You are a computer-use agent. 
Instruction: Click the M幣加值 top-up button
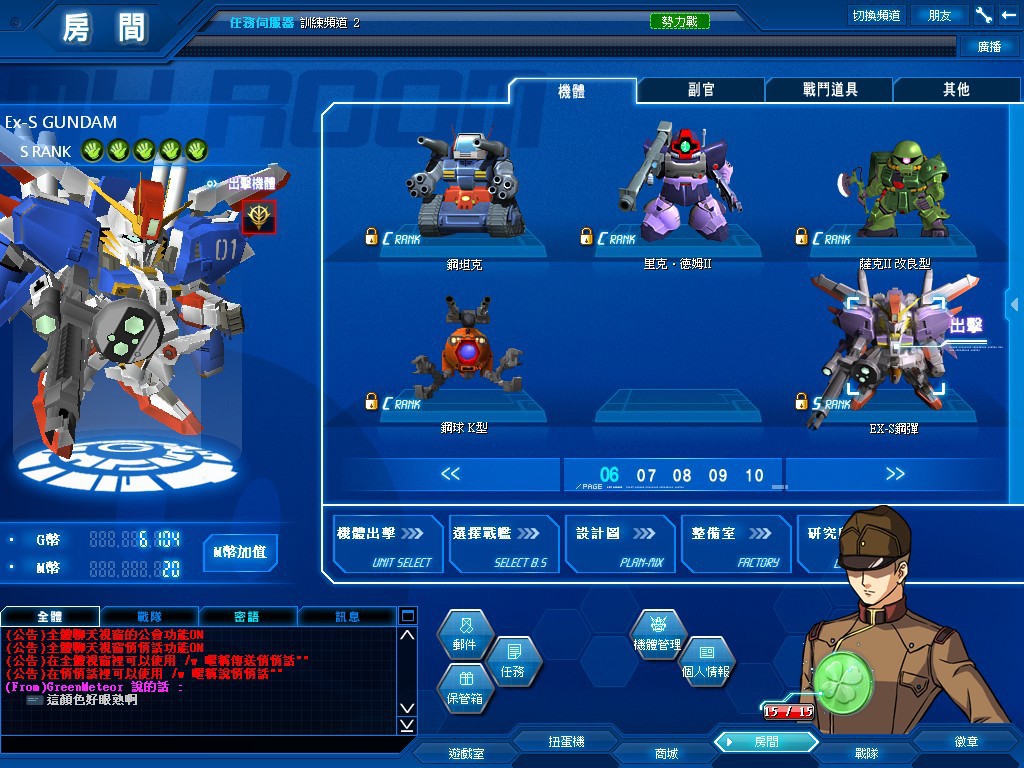[x=240, y=552]
